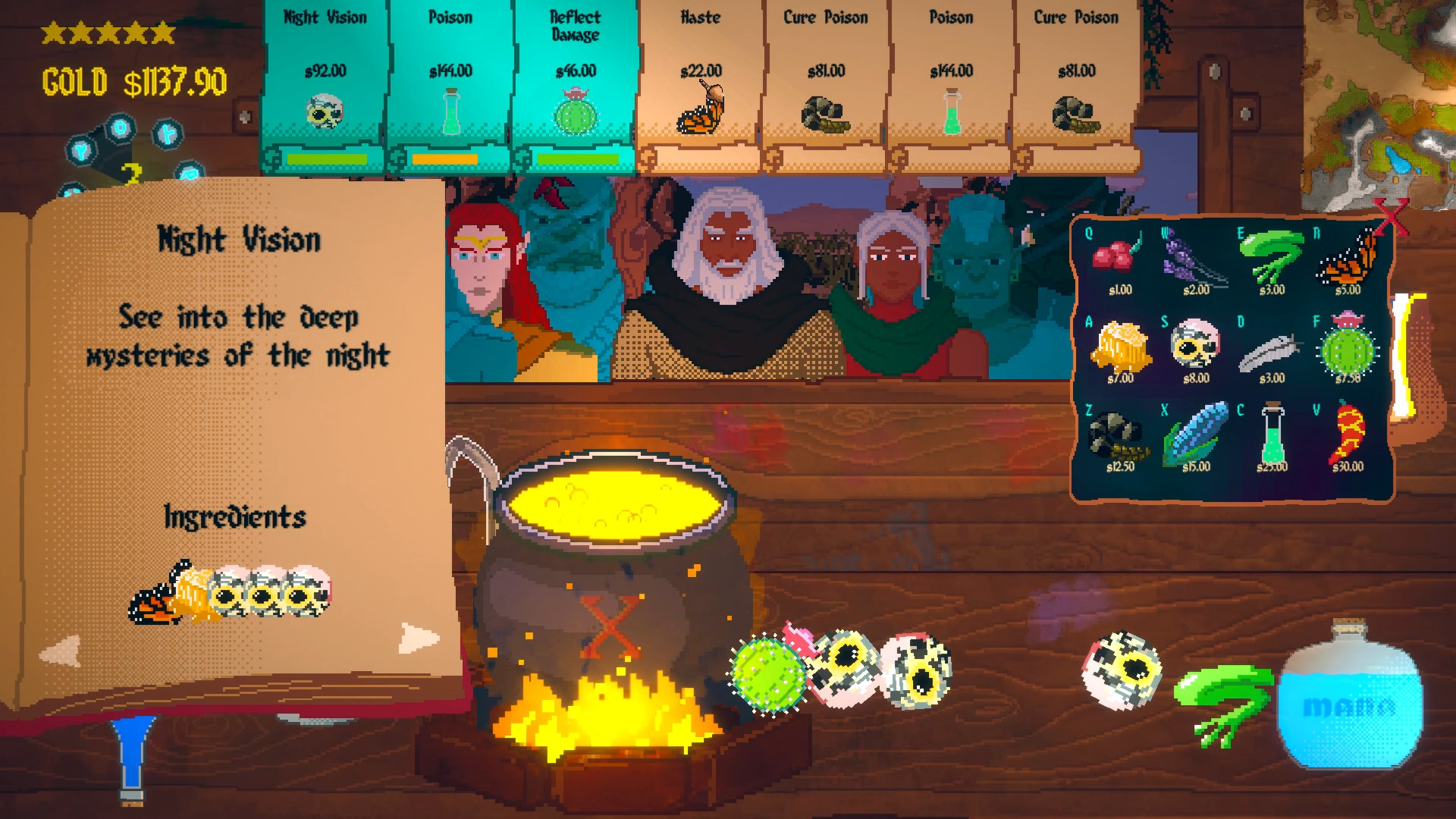Screen dimensions: 1456x819
Task: Toggle the Reflect Damage recipe card
Action: 574,76
